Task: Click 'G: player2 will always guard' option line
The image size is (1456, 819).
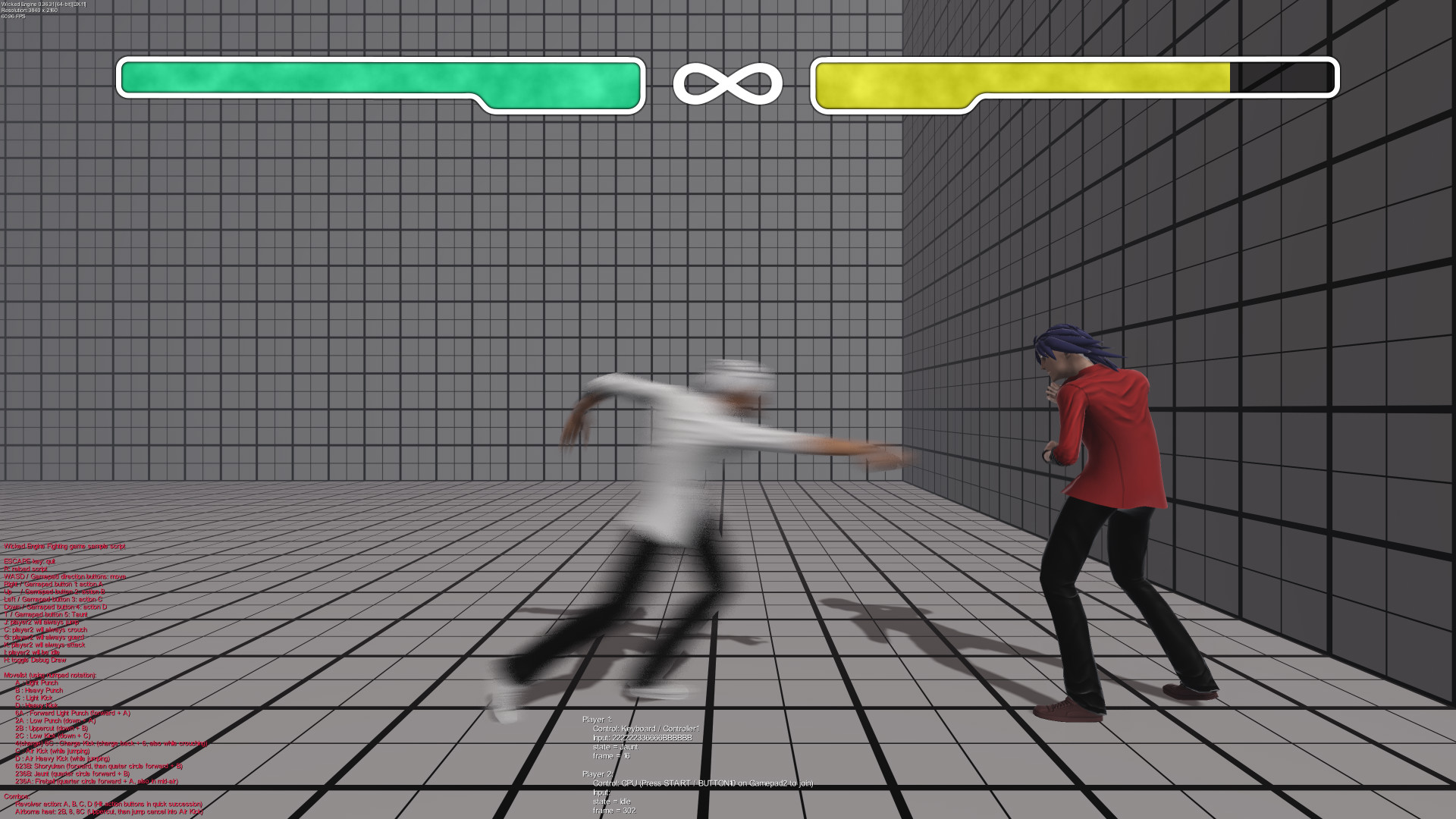Action: click(x=44, y=637)
